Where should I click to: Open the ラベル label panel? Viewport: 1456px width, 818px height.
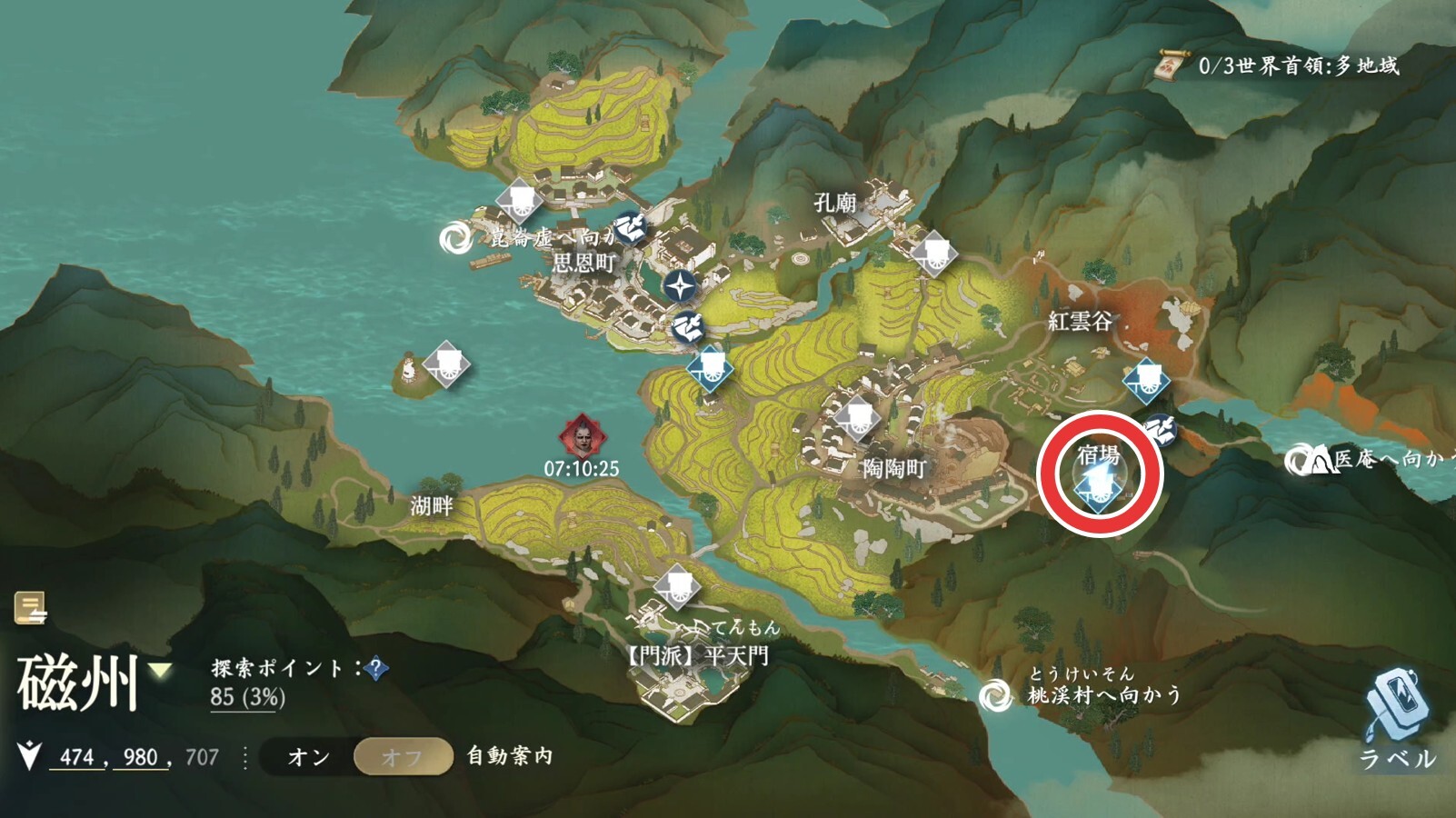tap(1395, 718)
